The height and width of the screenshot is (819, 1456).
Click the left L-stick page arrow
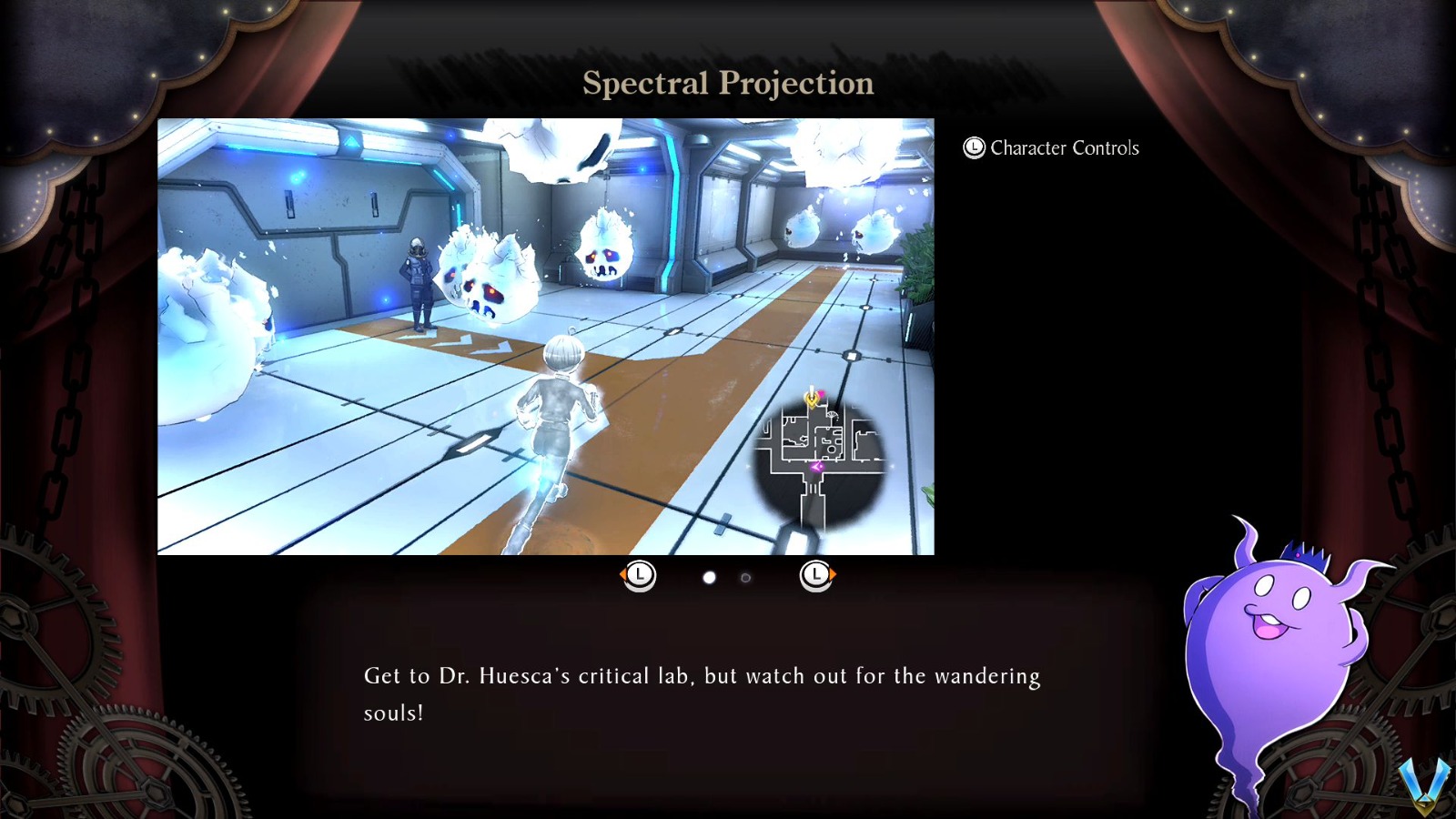point(638,575)
